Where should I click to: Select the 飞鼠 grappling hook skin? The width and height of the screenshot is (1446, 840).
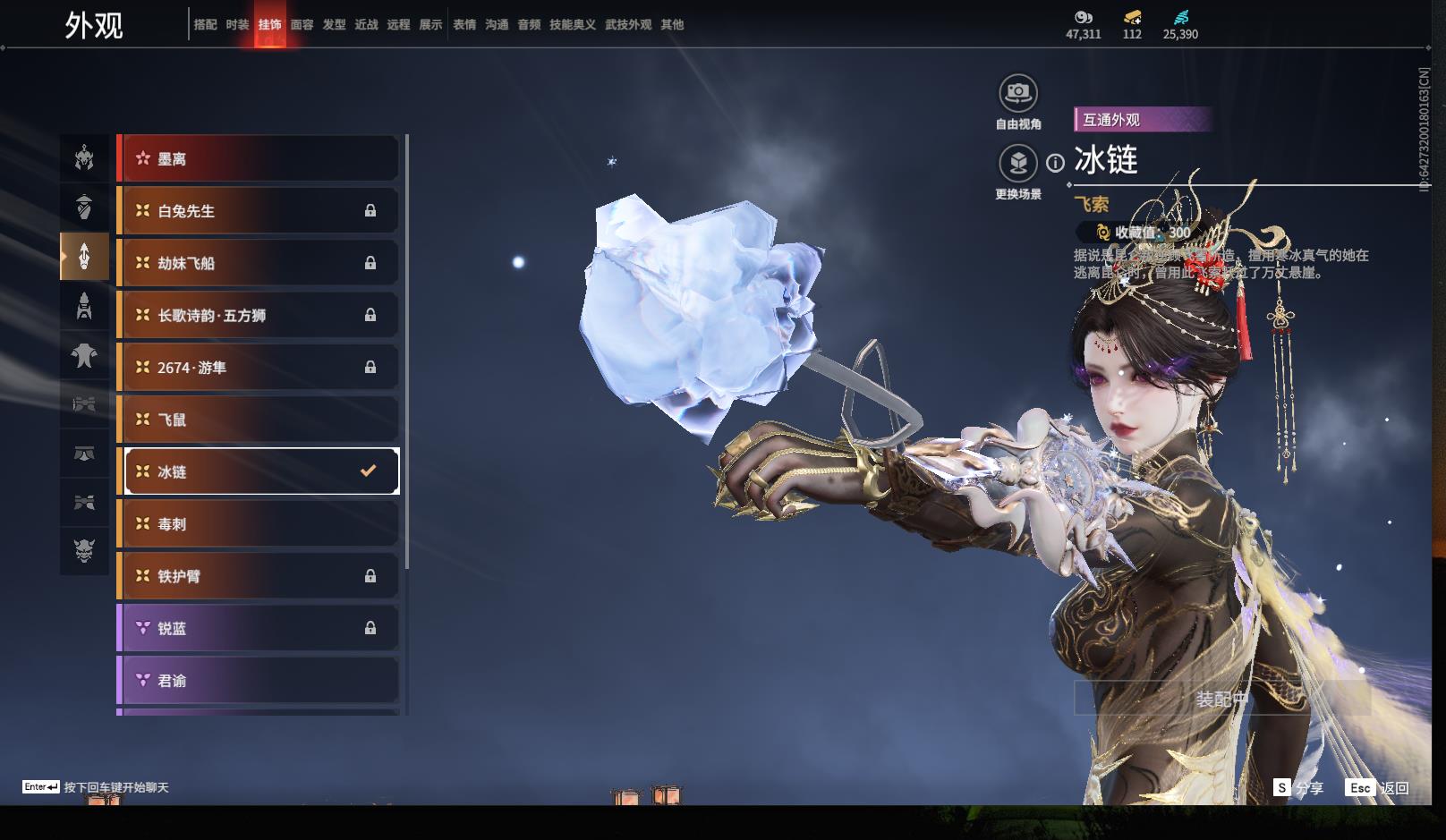pos(259,420)
